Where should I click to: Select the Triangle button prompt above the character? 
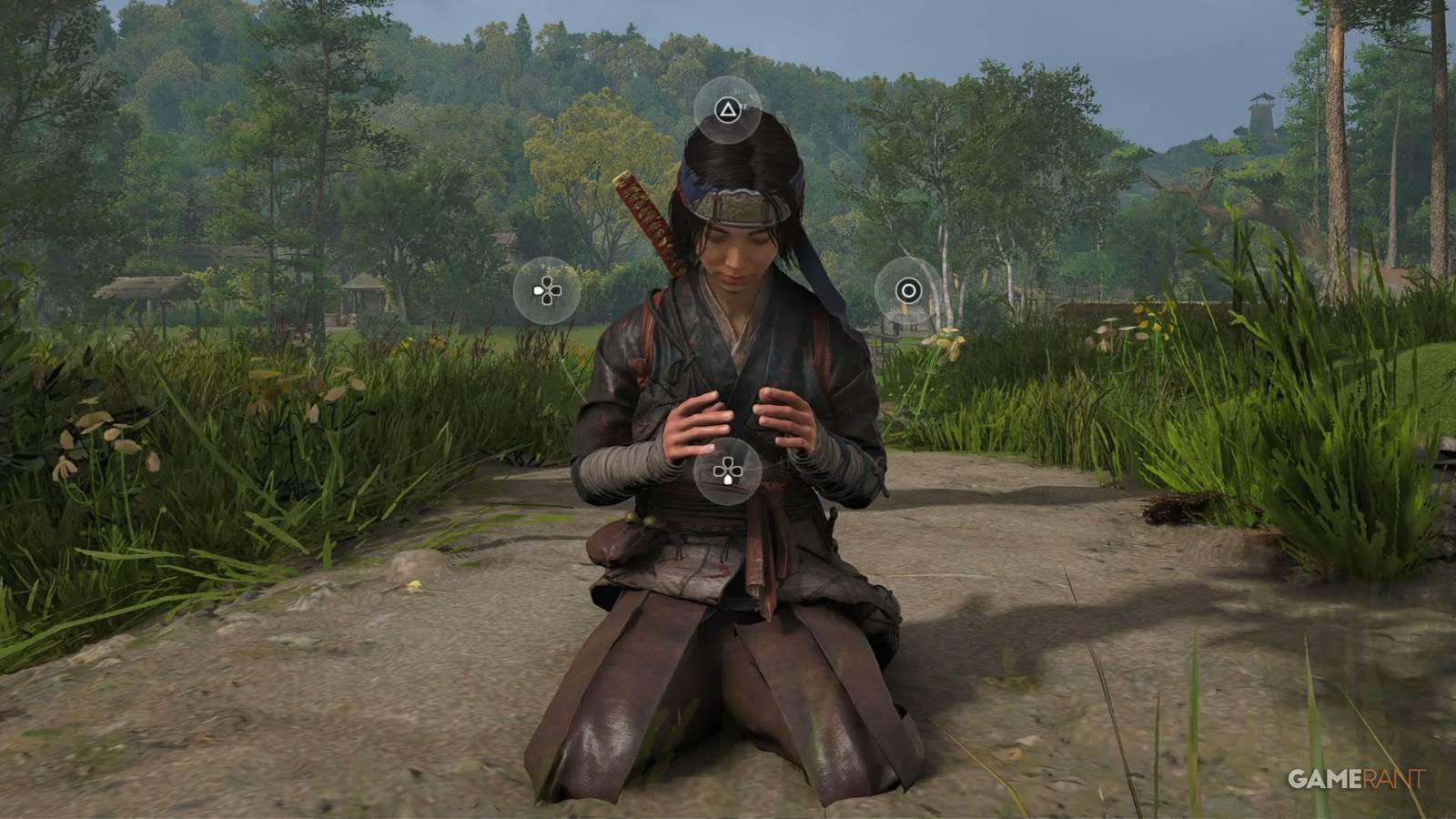(x=728, y=109)
